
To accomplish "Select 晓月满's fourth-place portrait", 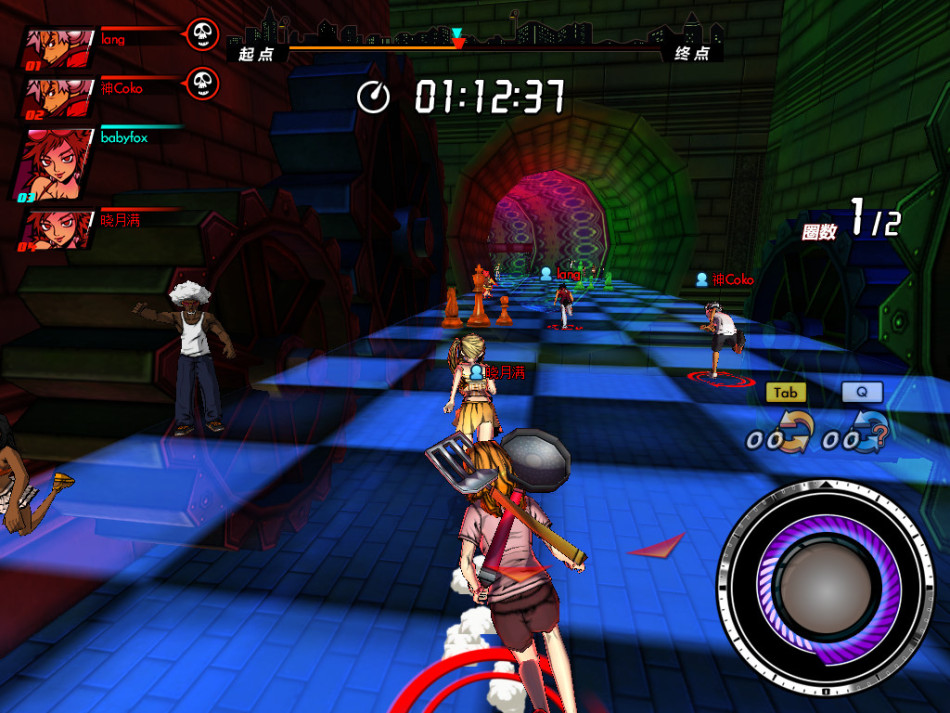I will click(58, 229).
